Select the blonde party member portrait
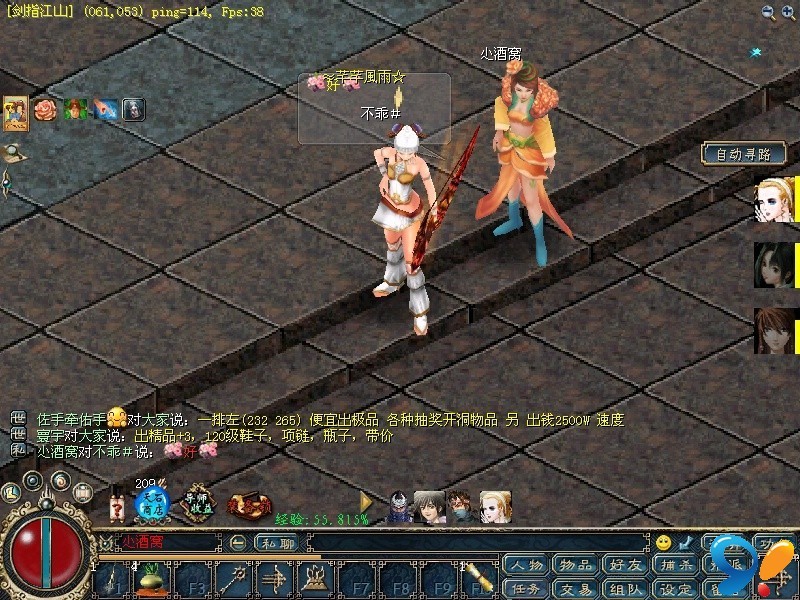The width and height of the screenshot is (800, 600). pos(772,200)
